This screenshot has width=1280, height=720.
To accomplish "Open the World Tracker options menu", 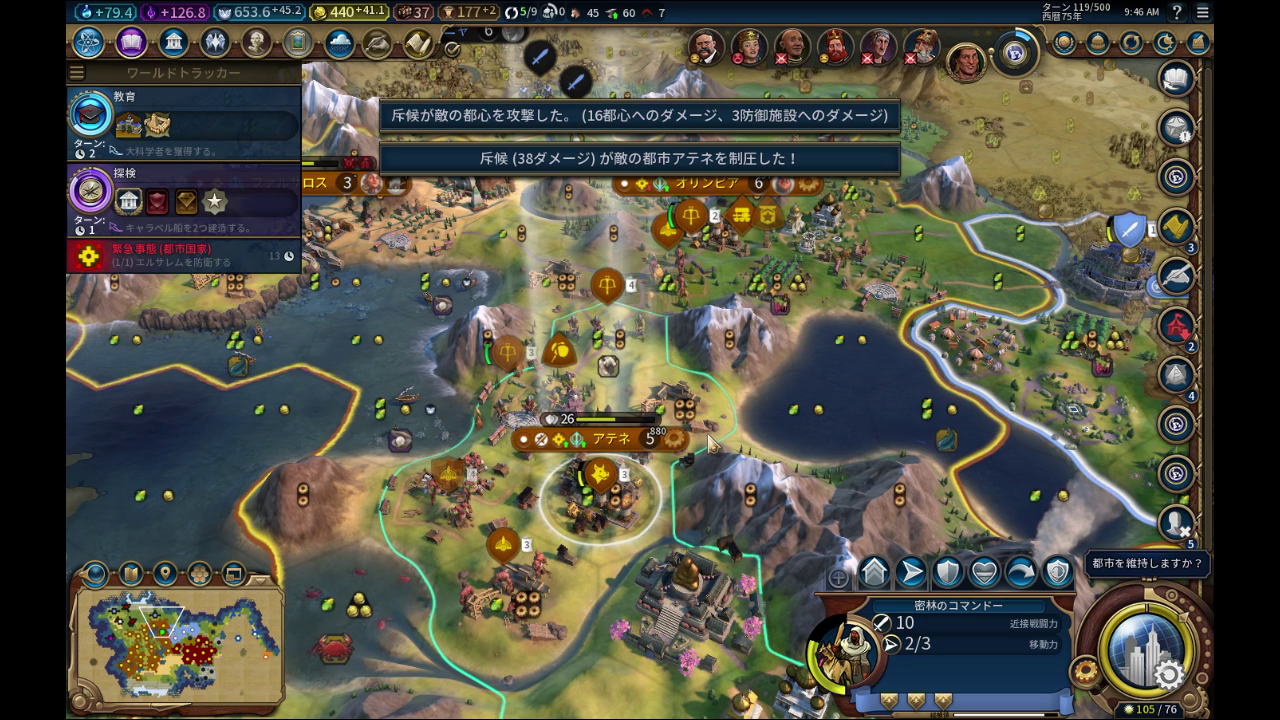I will click(x=77, y=73).
